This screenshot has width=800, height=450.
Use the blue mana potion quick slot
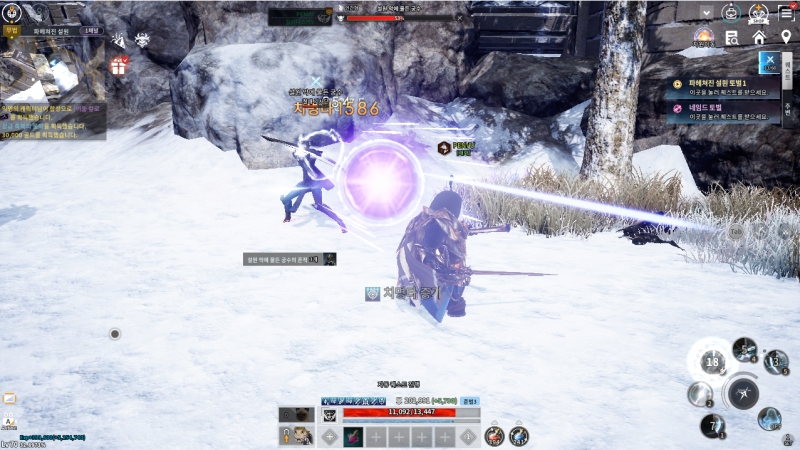click(519, 436)
